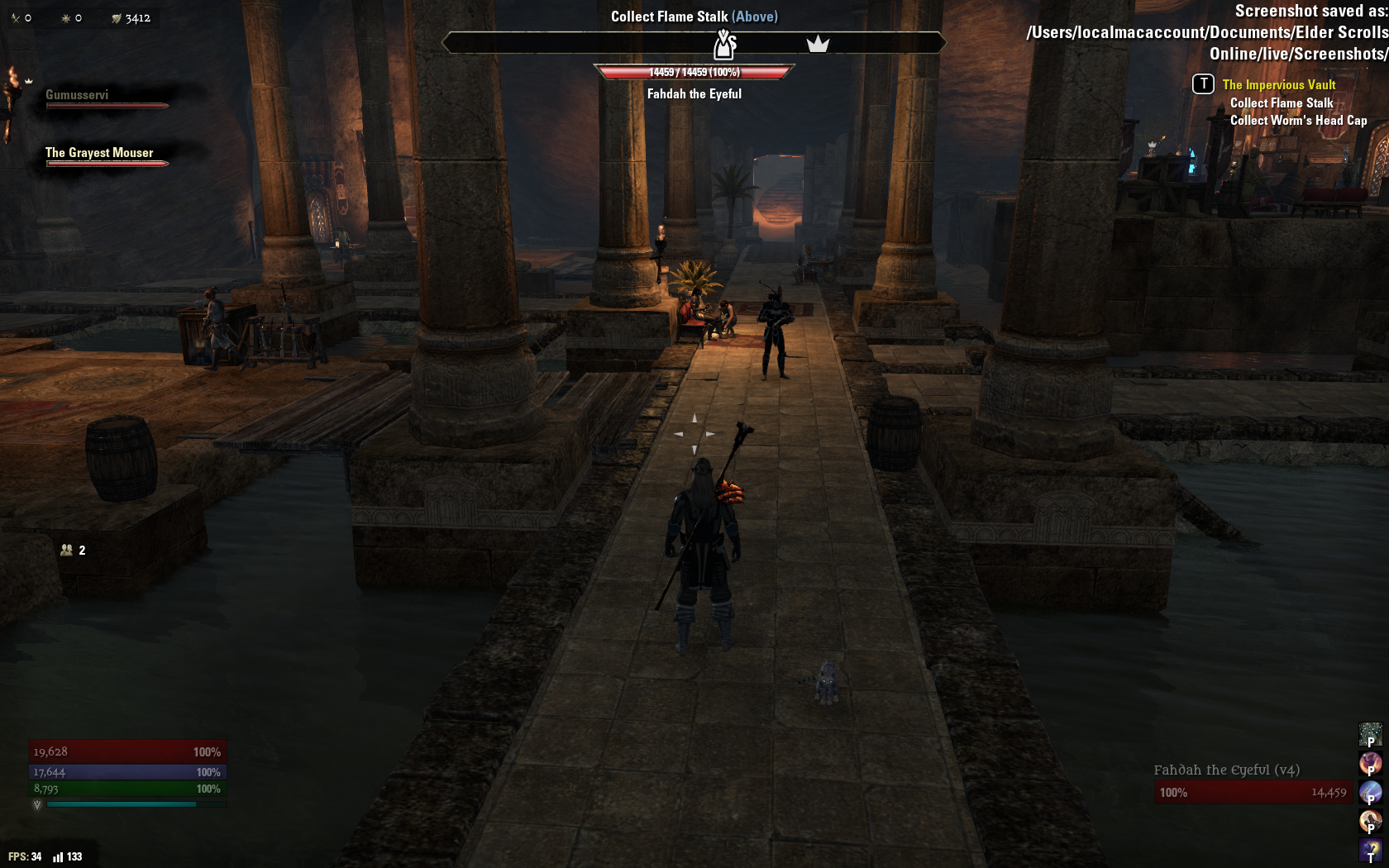The image size is (1389, 868).
Task: Click the purple mage timed buff icon
Action: (x=1370, y=849)
